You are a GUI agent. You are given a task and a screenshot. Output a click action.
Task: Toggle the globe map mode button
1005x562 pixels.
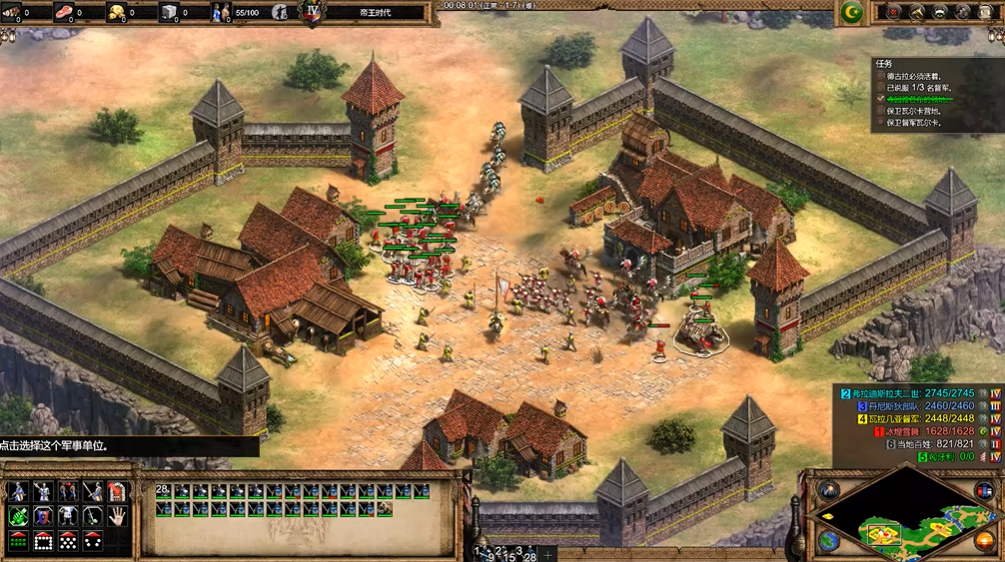coord(828,540)
